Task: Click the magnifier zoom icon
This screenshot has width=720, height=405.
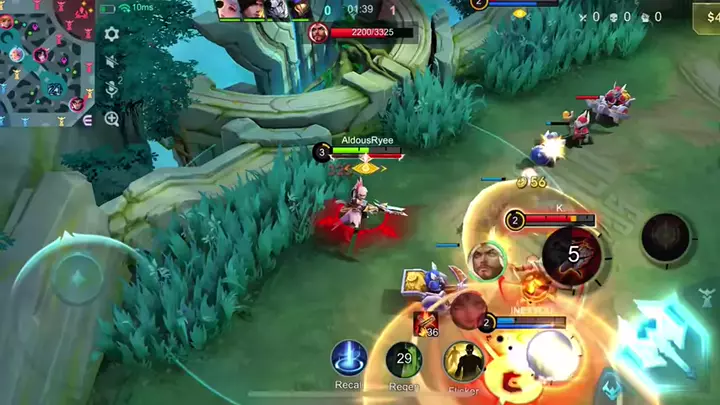Action: coord(112,118)
